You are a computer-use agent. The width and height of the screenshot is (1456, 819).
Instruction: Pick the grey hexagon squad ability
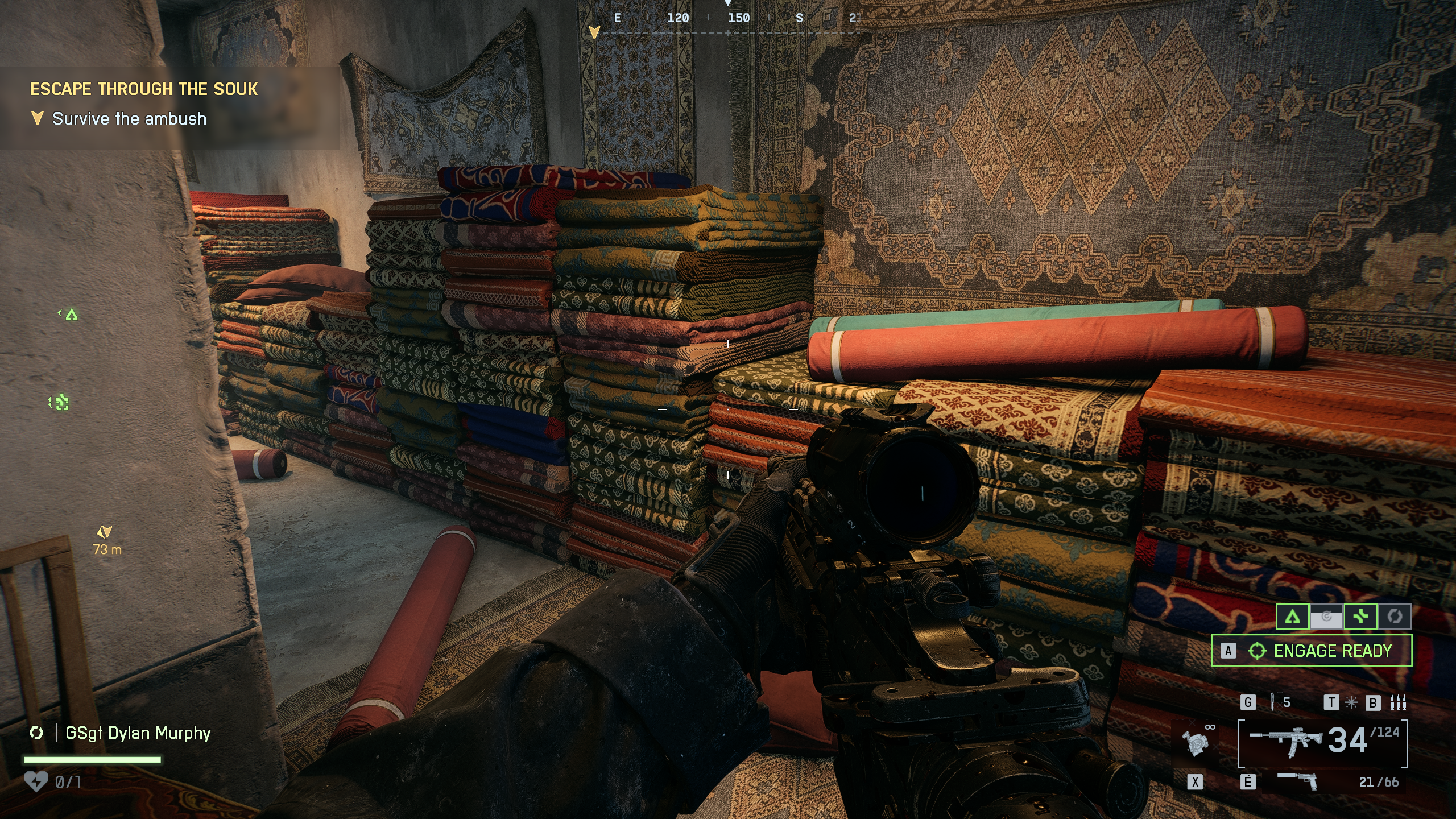pyautogui.click(x=1394, y=617)
